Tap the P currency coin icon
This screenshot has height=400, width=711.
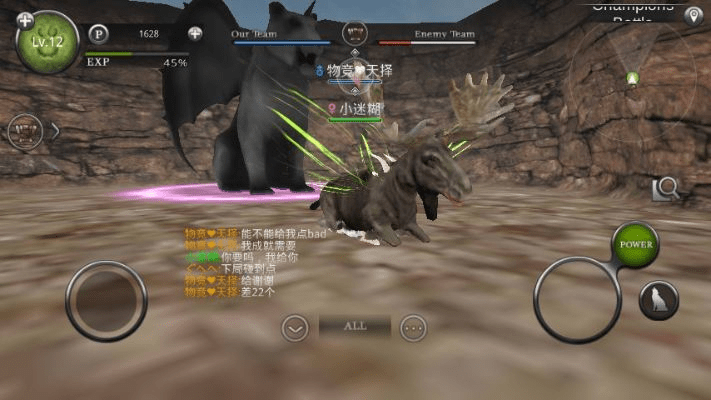[x=98, y=34]
